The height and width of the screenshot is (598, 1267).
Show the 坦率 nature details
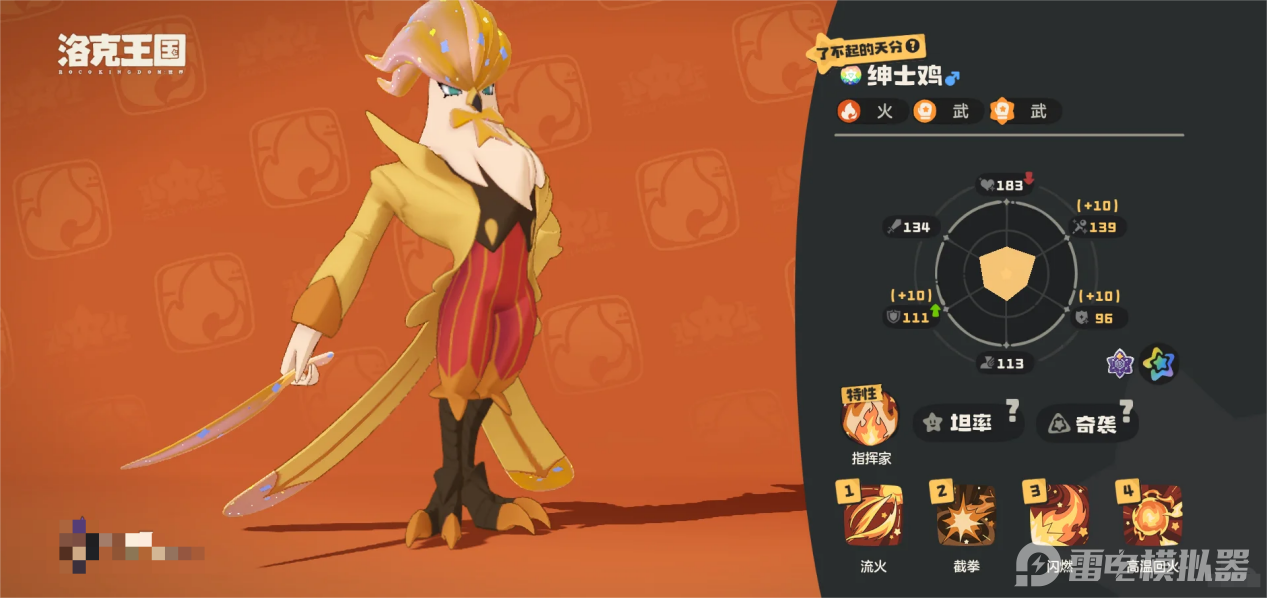968,424
